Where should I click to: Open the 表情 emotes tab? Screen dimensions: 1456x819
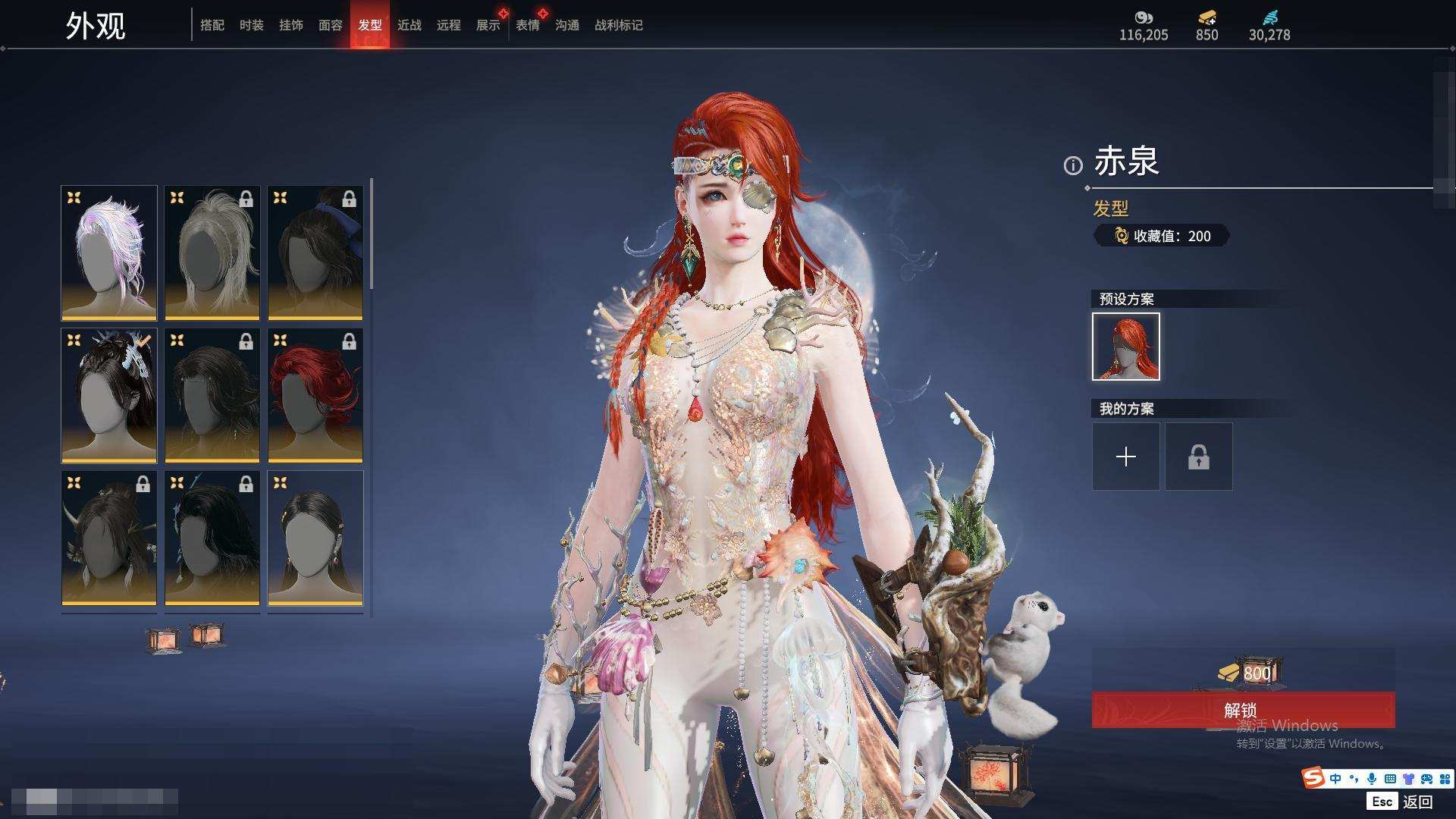click(528, 25)
